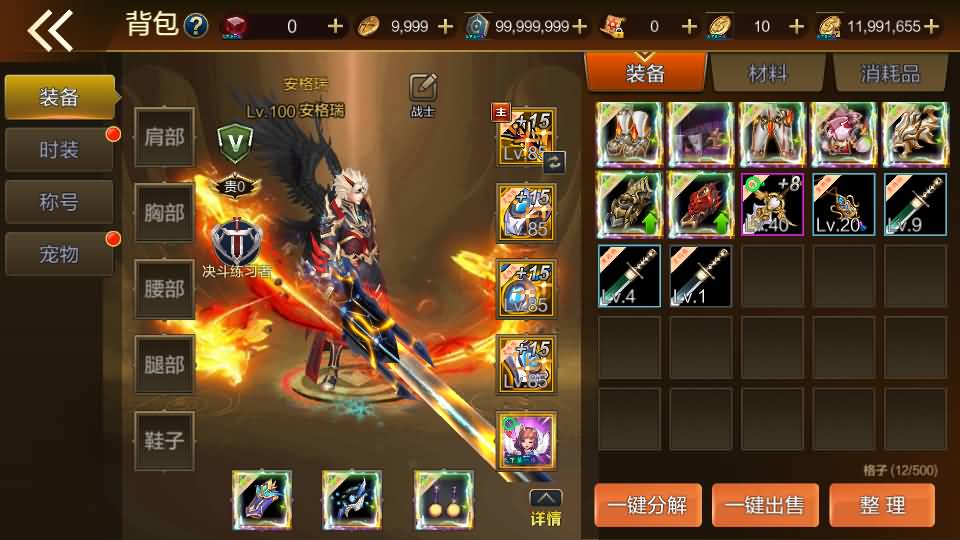Switch to the 时装 side tab
The width and height of the screenshot is (960, 540).
(x=60, y=150)
